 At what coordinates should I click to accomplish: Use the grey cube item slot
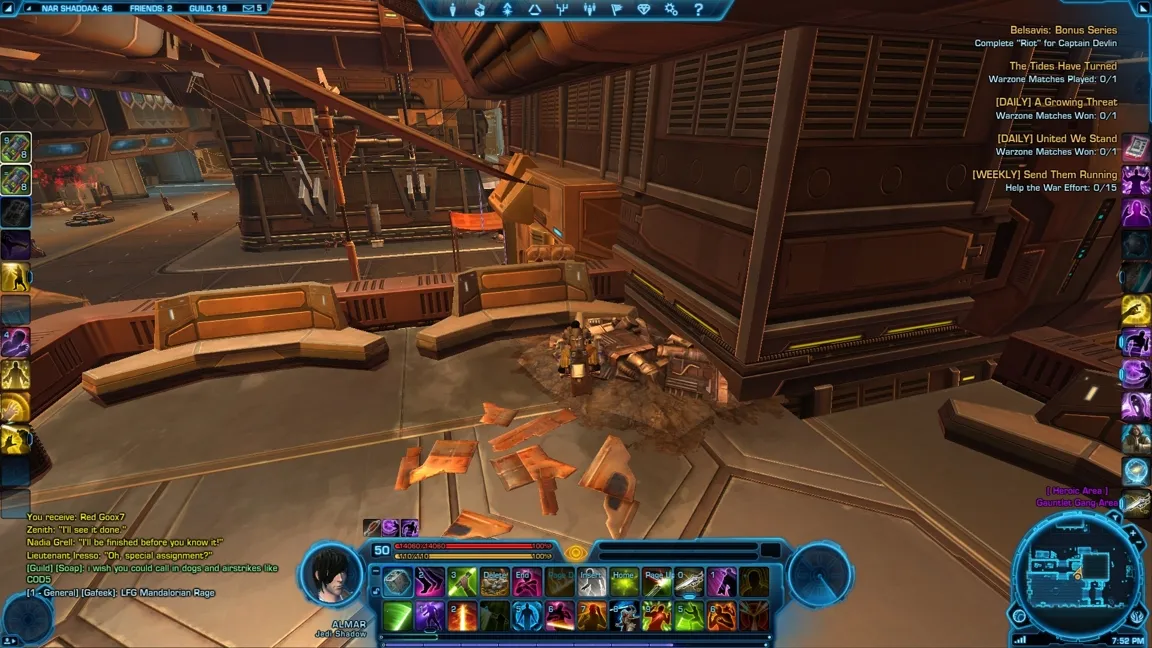(x=397, y=582)
